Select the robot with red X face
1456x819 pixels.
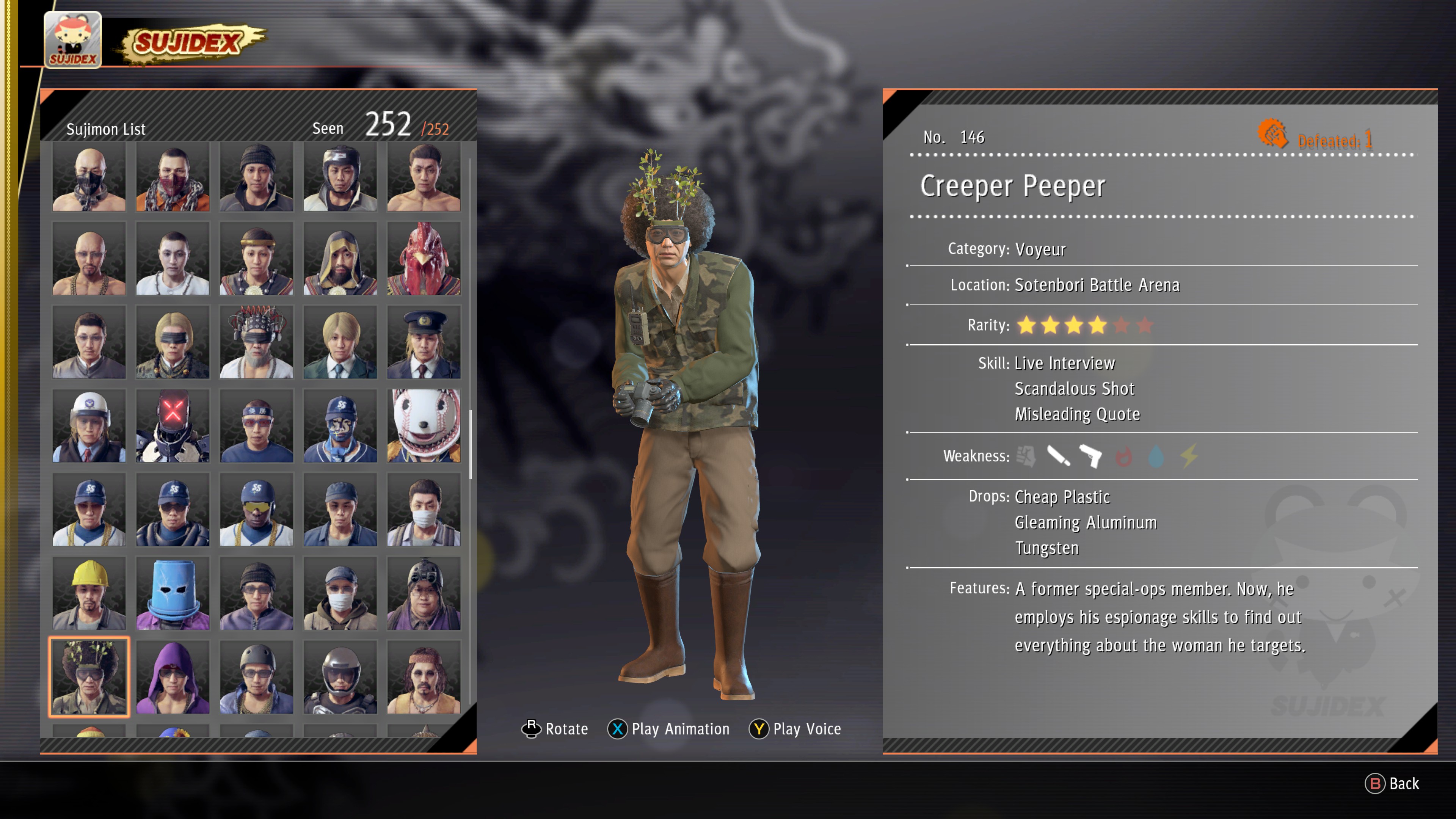(x=173, y=426)
